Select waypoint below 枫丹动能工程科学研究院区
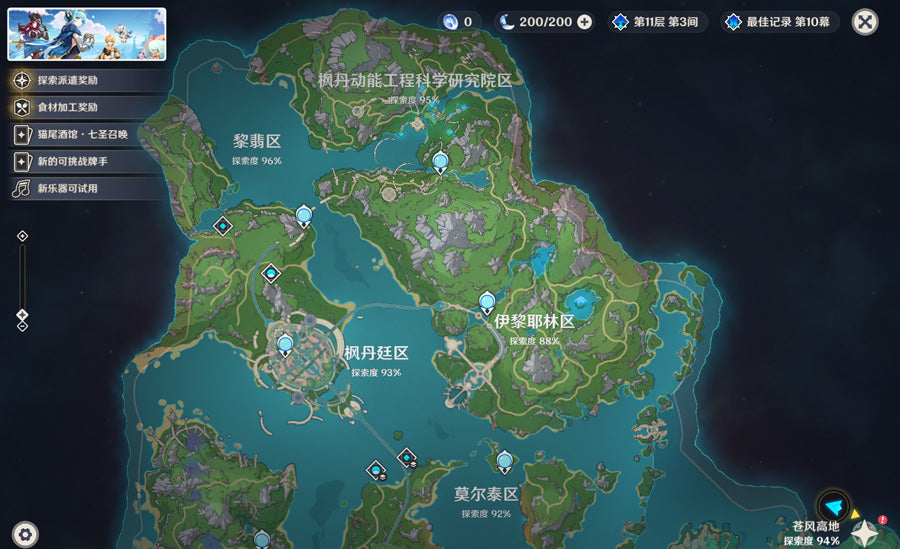The image size is (900, 549). [x=440, y=161]
